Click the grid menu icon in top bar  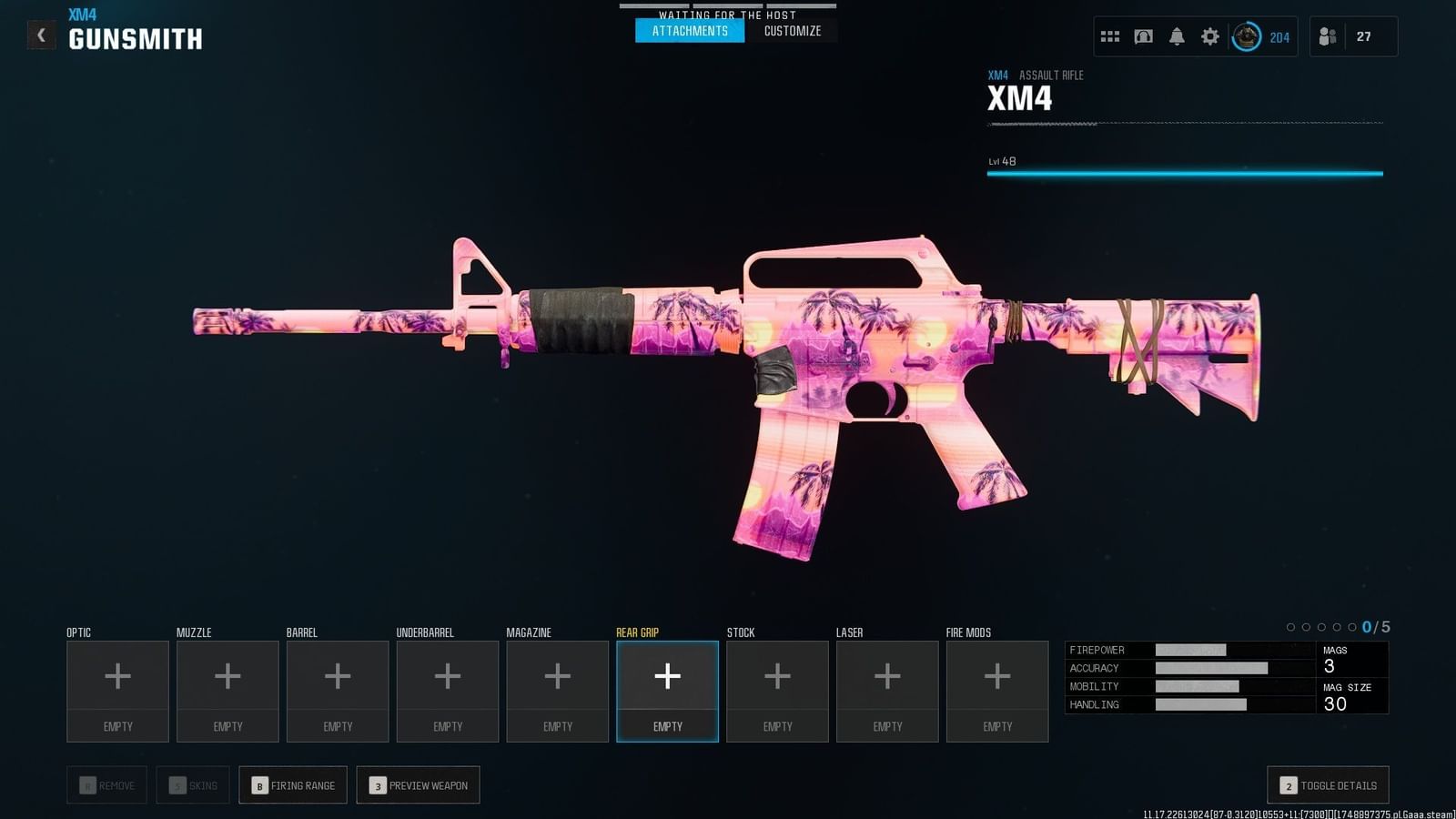click(1109, 35)
